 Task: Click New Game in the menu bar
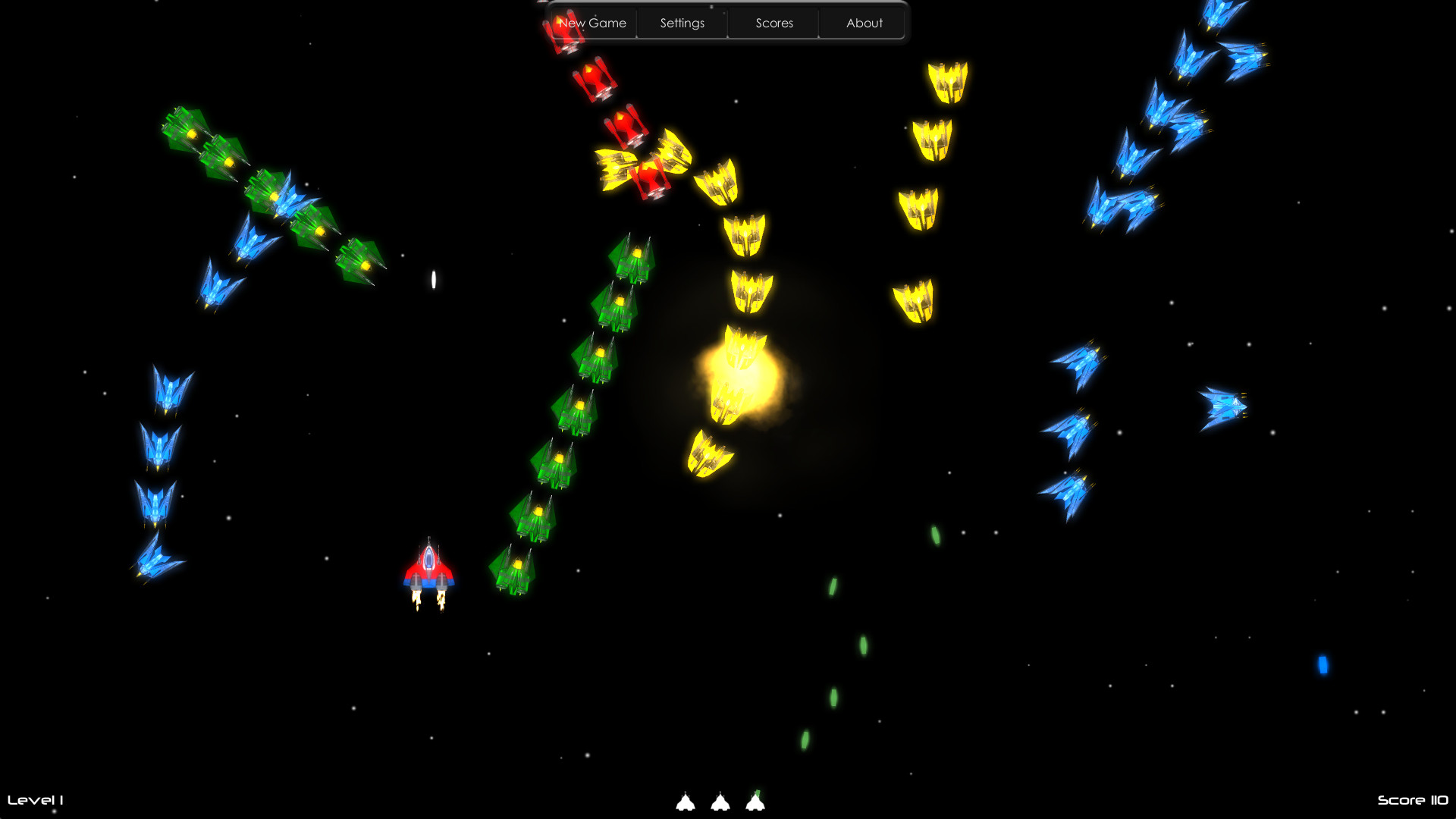pyautogui.click(x=591, y=23)
